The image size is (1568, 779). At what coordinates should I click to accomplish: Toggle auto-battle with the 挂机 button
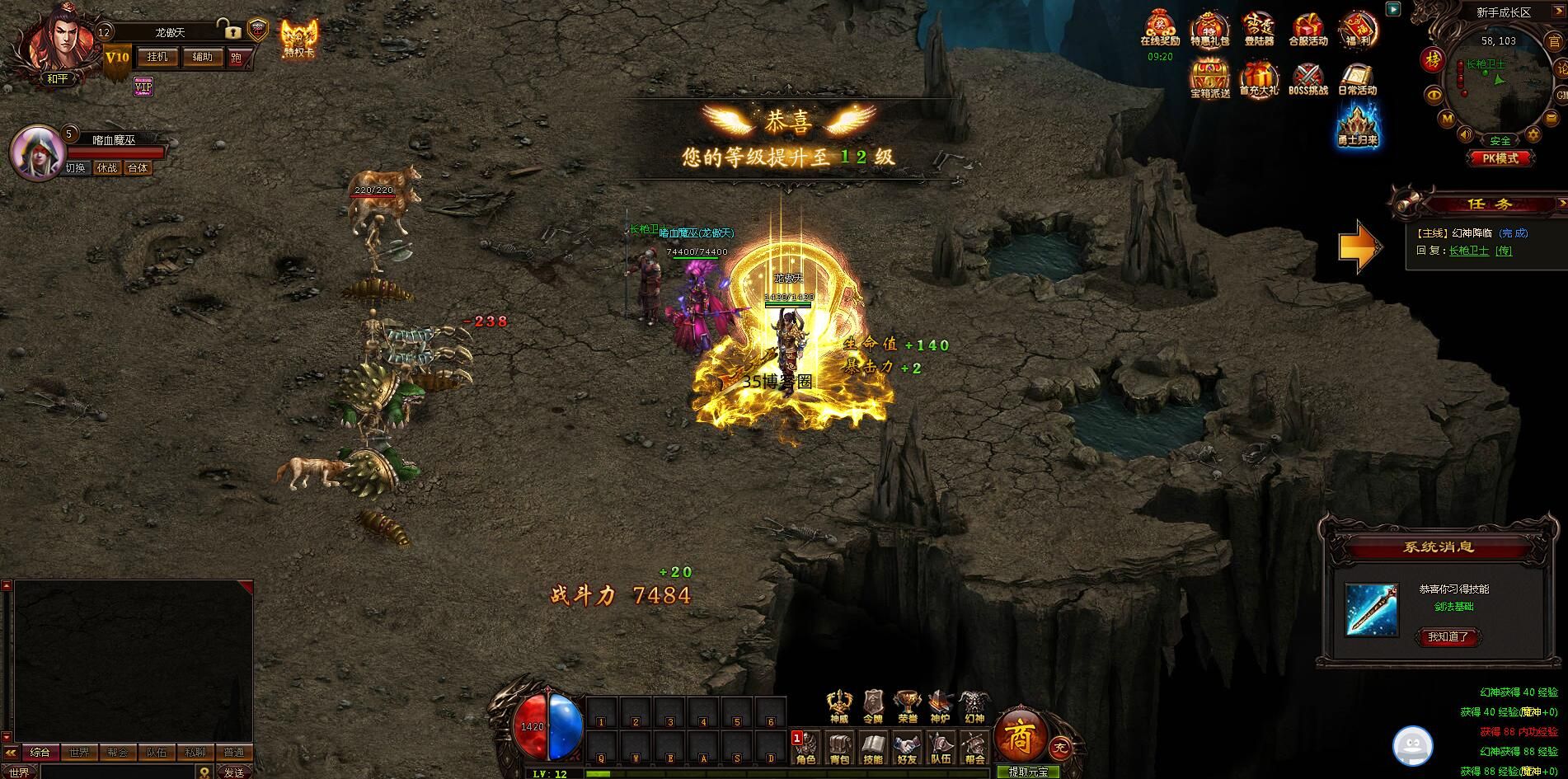coord(157,57)
